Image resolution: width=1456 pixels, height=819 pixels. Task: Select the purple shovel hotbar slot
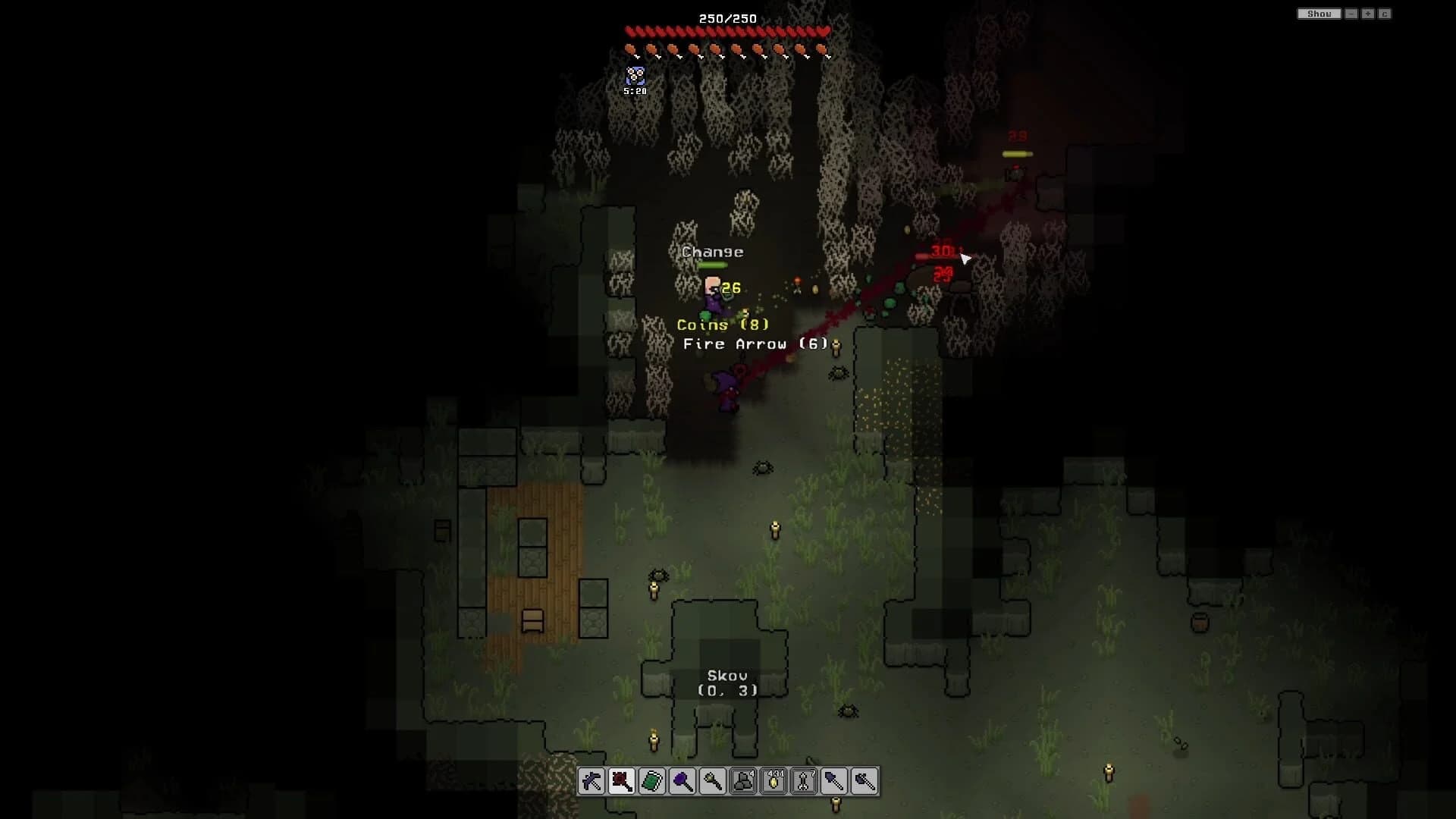(836, 781)
